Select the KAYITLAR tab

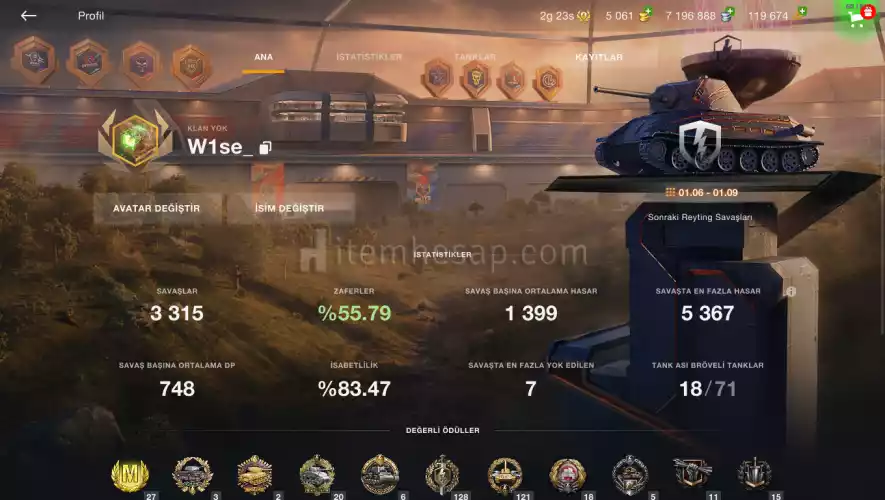[x=598, y=58]
